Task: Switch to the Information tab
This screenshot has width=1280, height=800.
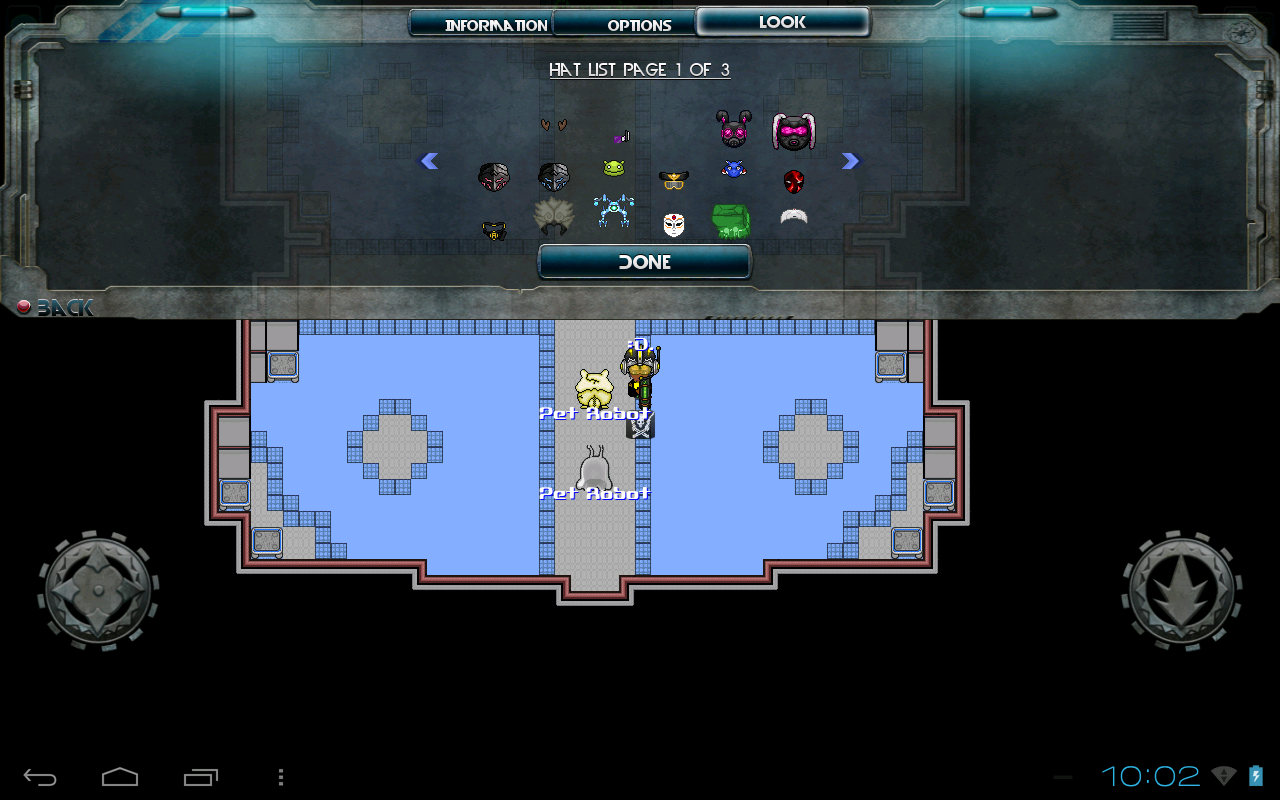Action: pos(481,24)
